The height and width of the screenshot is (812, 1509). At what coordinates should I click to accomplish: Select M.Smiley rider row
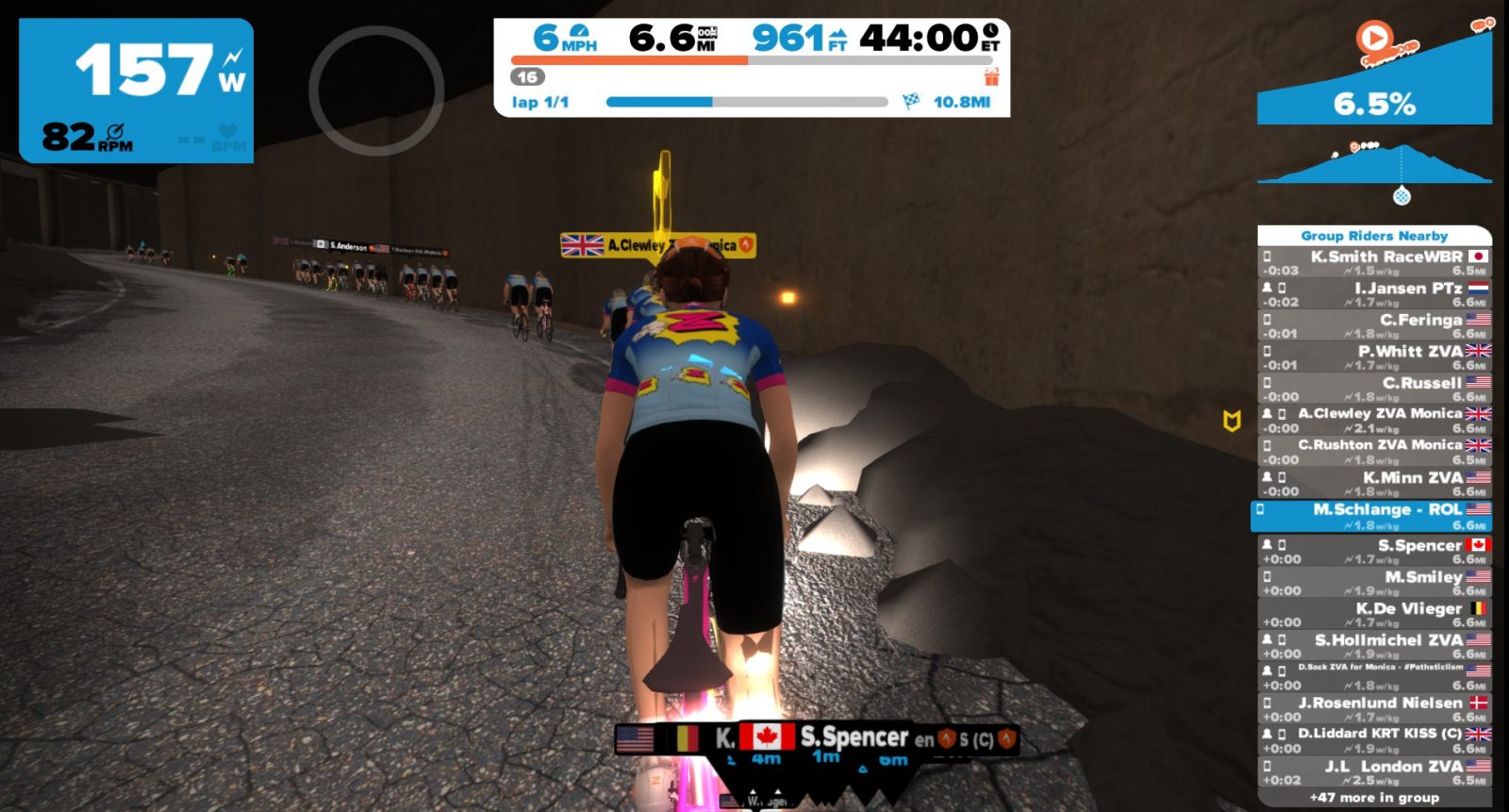tap(1374, 583)
